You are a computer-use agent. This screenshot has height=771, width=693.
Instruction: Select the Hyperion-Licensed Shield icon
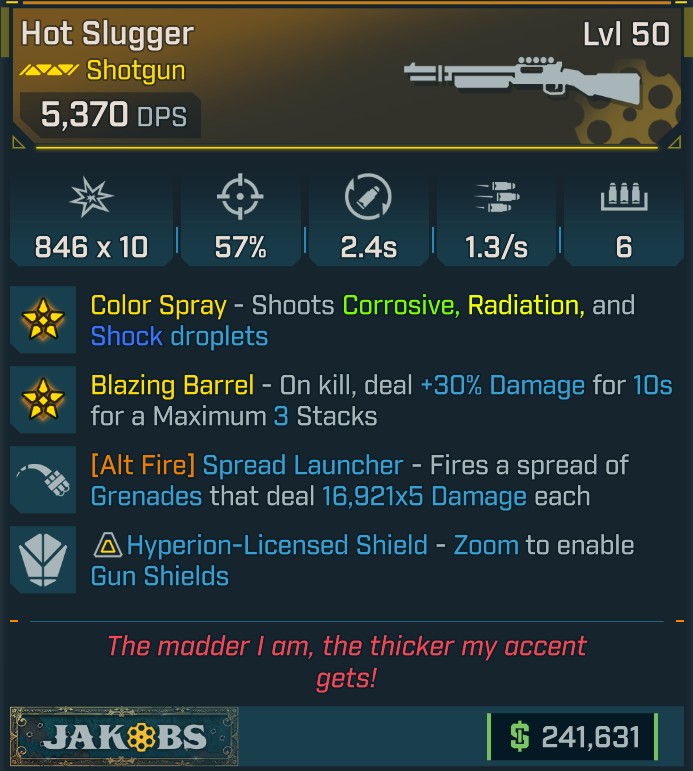click(x=43, y=560)
